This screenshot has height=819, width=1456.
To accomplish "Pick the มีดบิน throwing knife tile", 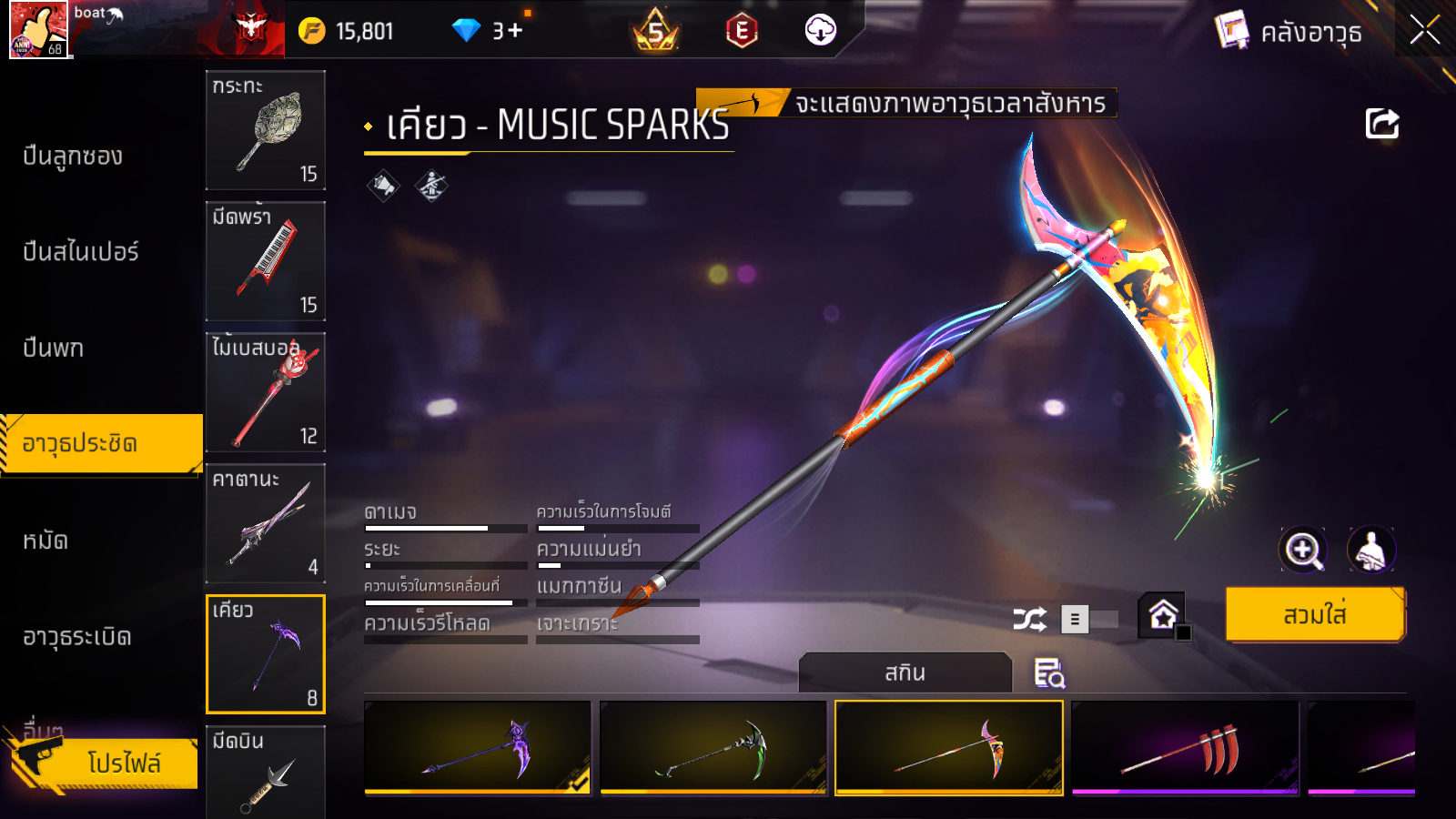I will (x=265, y=772).
